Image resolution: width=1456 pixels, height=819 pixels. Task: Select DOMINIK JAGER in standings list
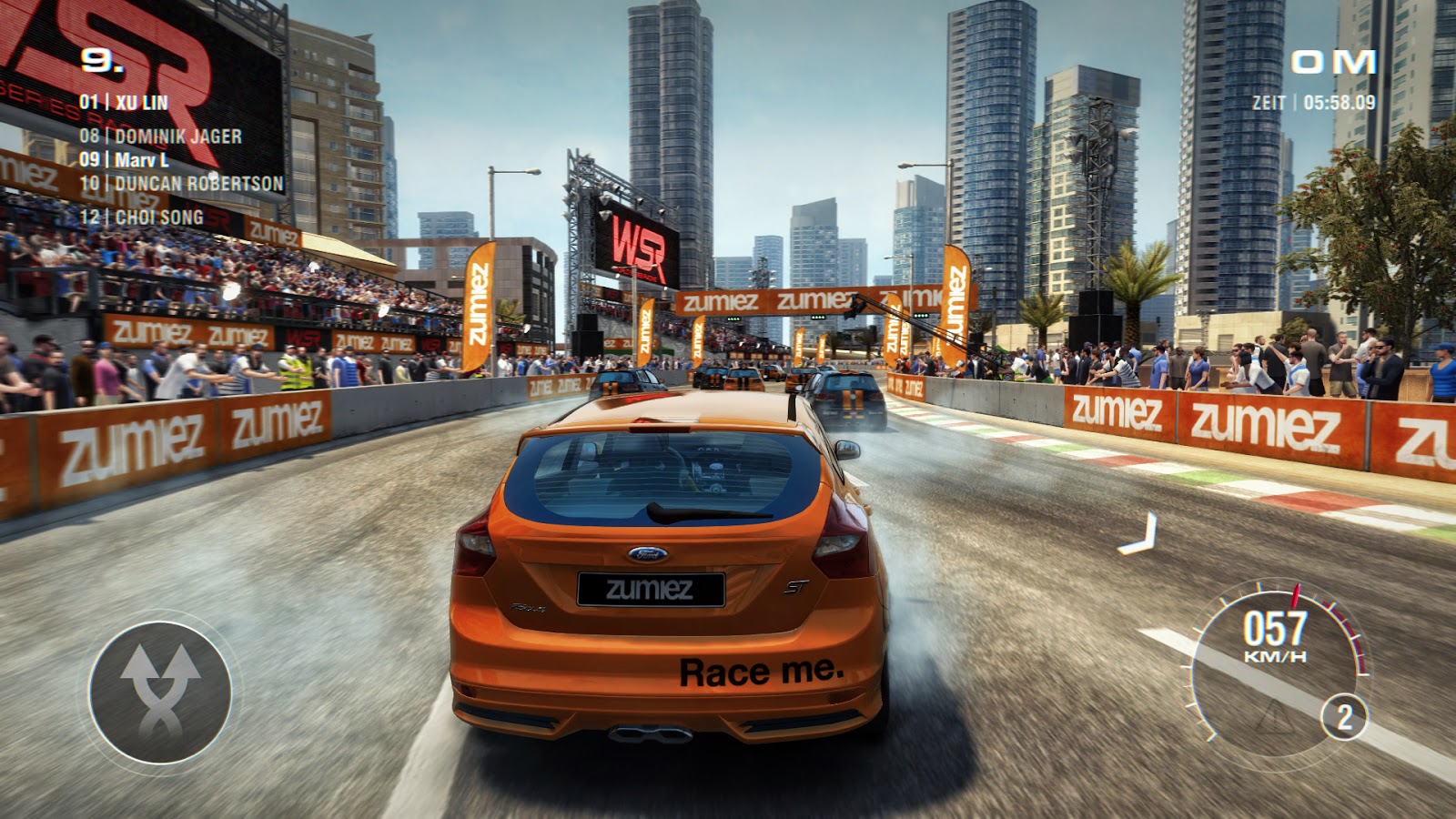pyautogui.click(x=160, y=133)
